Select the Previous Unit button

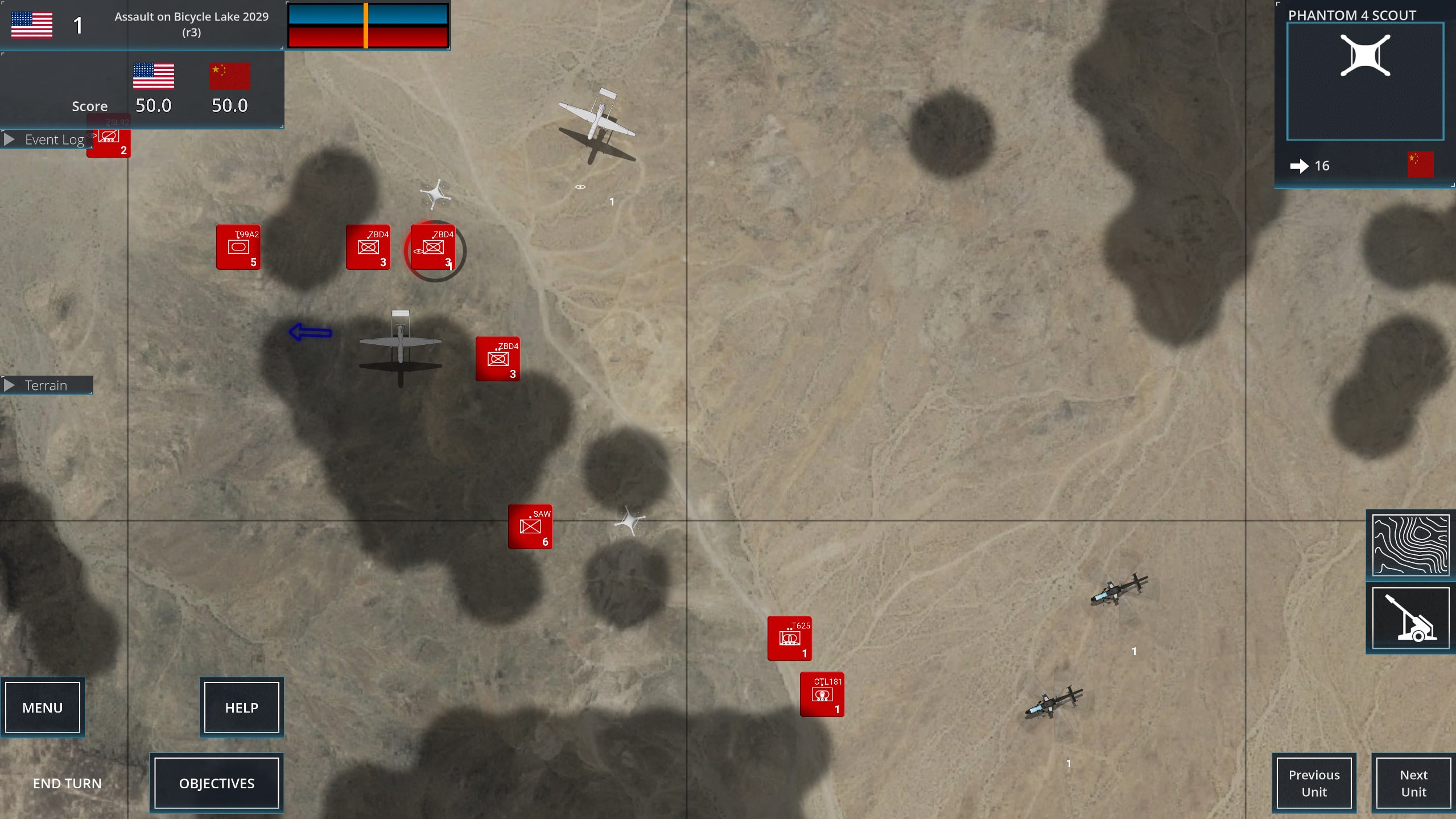click(x=1314, y=783)
